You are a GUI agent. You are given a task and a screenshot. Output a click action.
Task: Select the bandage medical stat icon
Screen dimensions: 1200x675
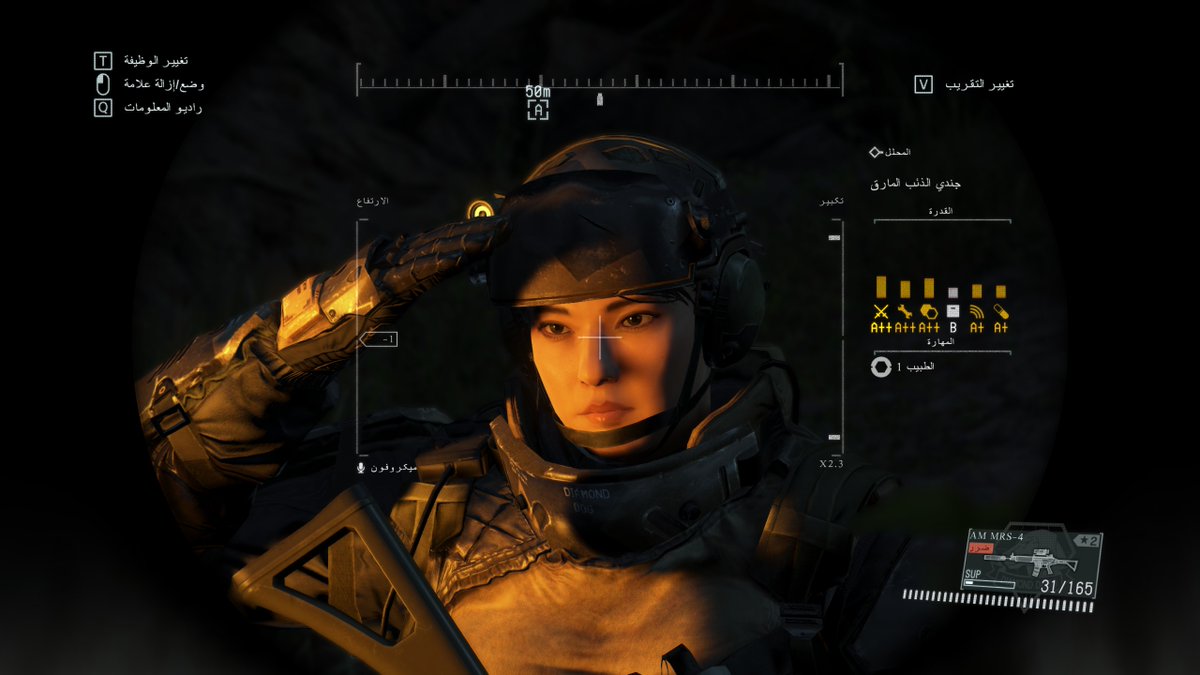click(1001, 311)
